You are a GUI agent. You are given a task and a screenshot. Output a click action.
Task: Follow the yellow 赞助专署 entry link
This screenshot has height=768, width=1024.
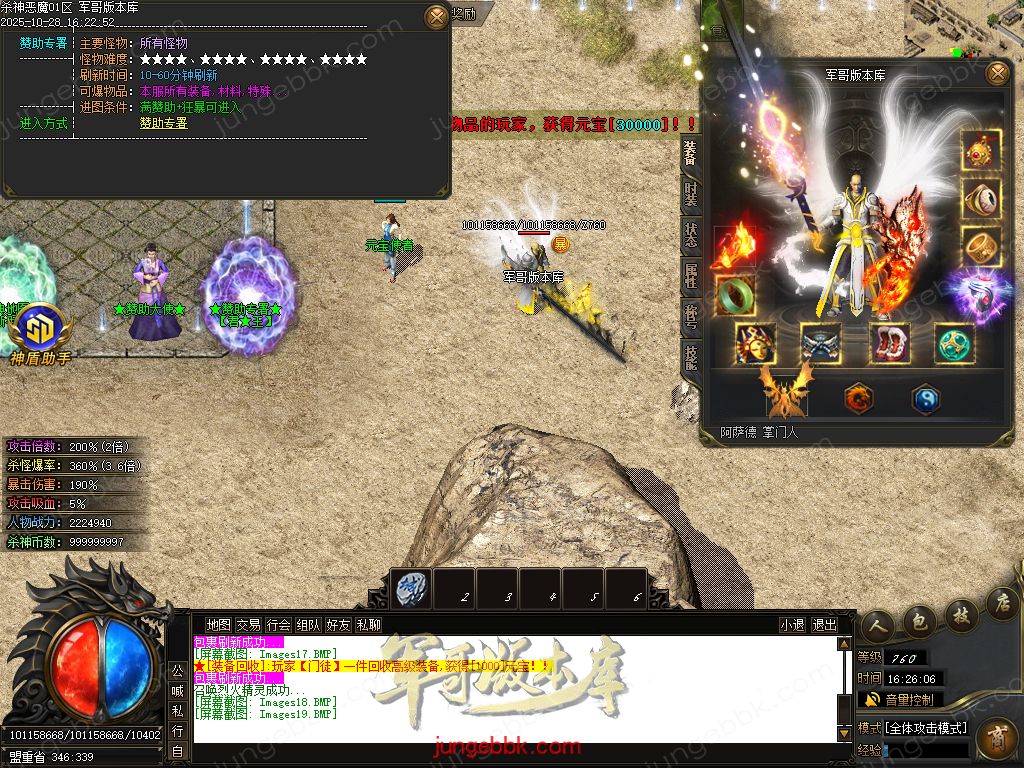coord(163,123)
